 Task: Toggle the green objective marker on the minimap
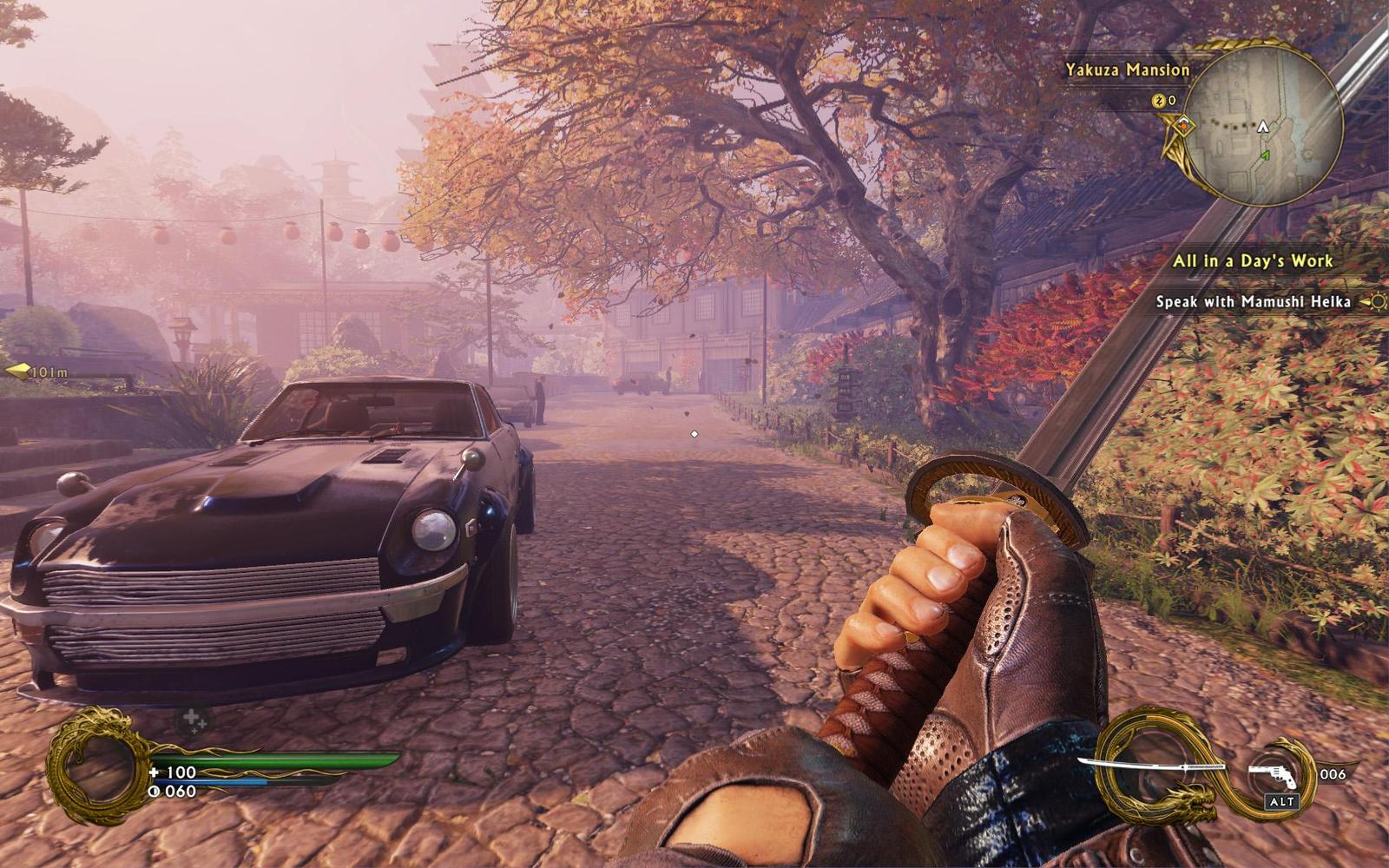click(1265, 155)
